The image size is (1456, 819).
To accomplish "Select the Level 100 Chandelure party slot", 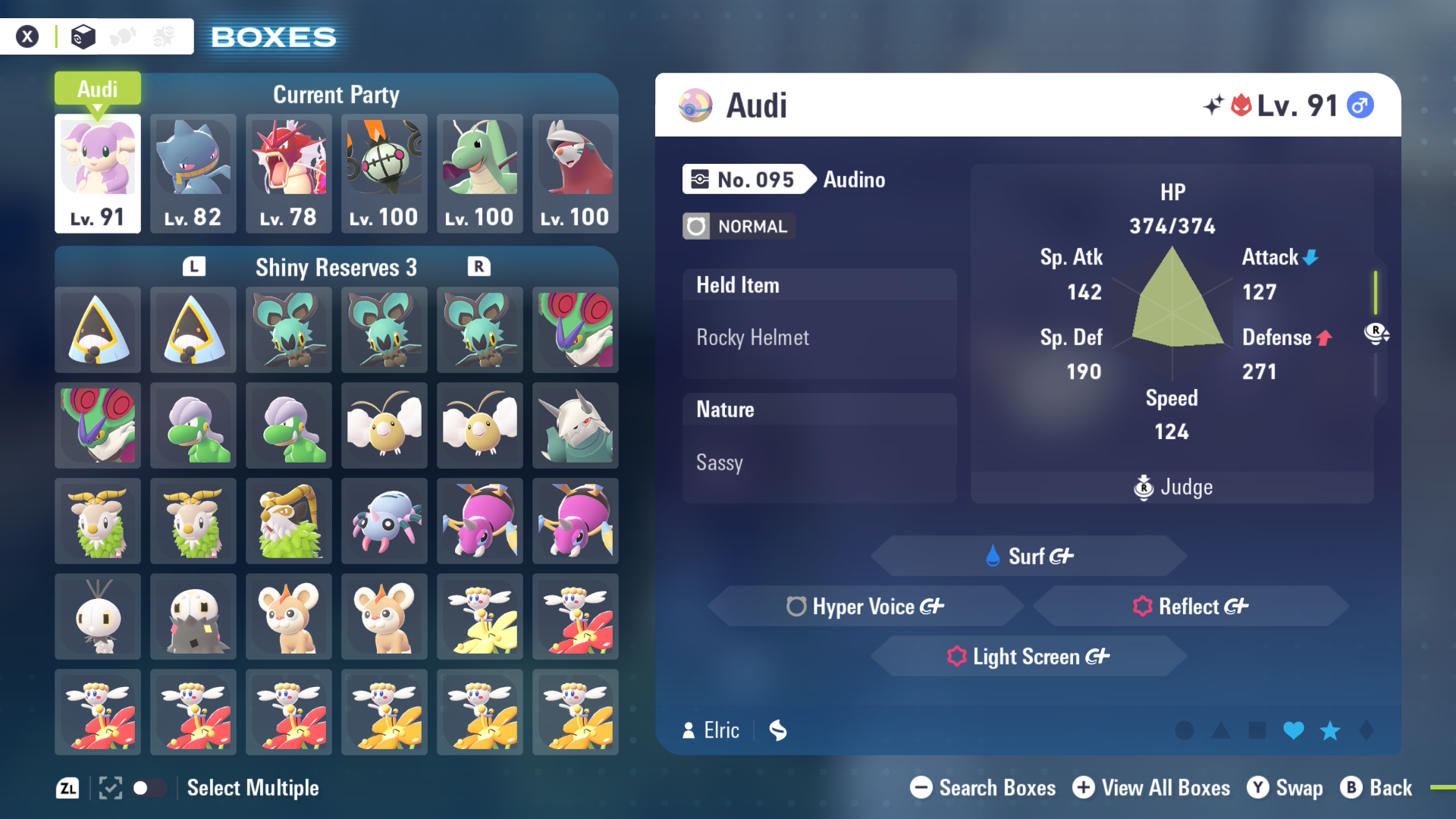I will (384, 173).
